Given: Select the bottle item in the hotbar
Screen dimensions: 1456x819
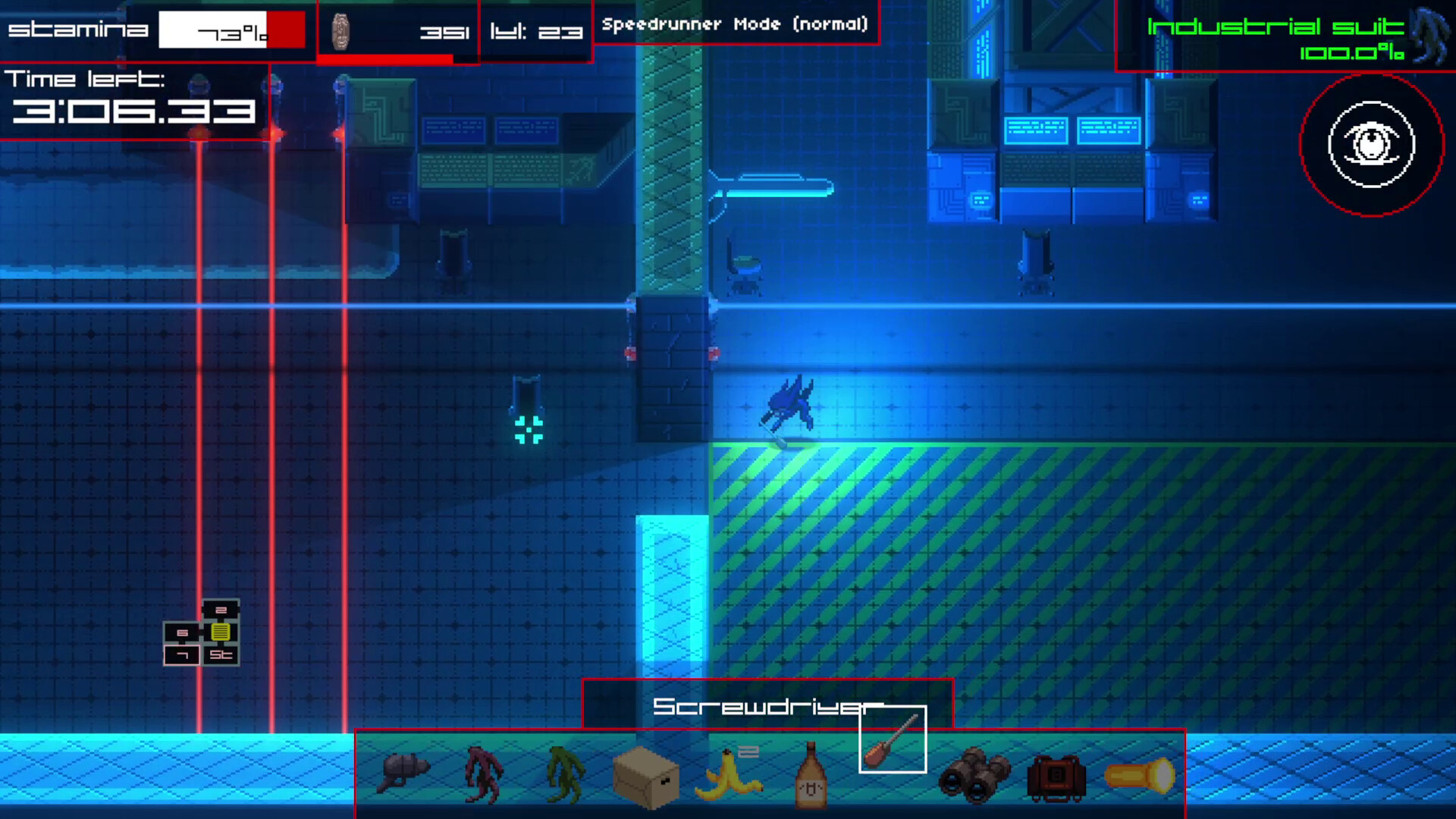Looking at the screenshot, I should pos(811,773).
